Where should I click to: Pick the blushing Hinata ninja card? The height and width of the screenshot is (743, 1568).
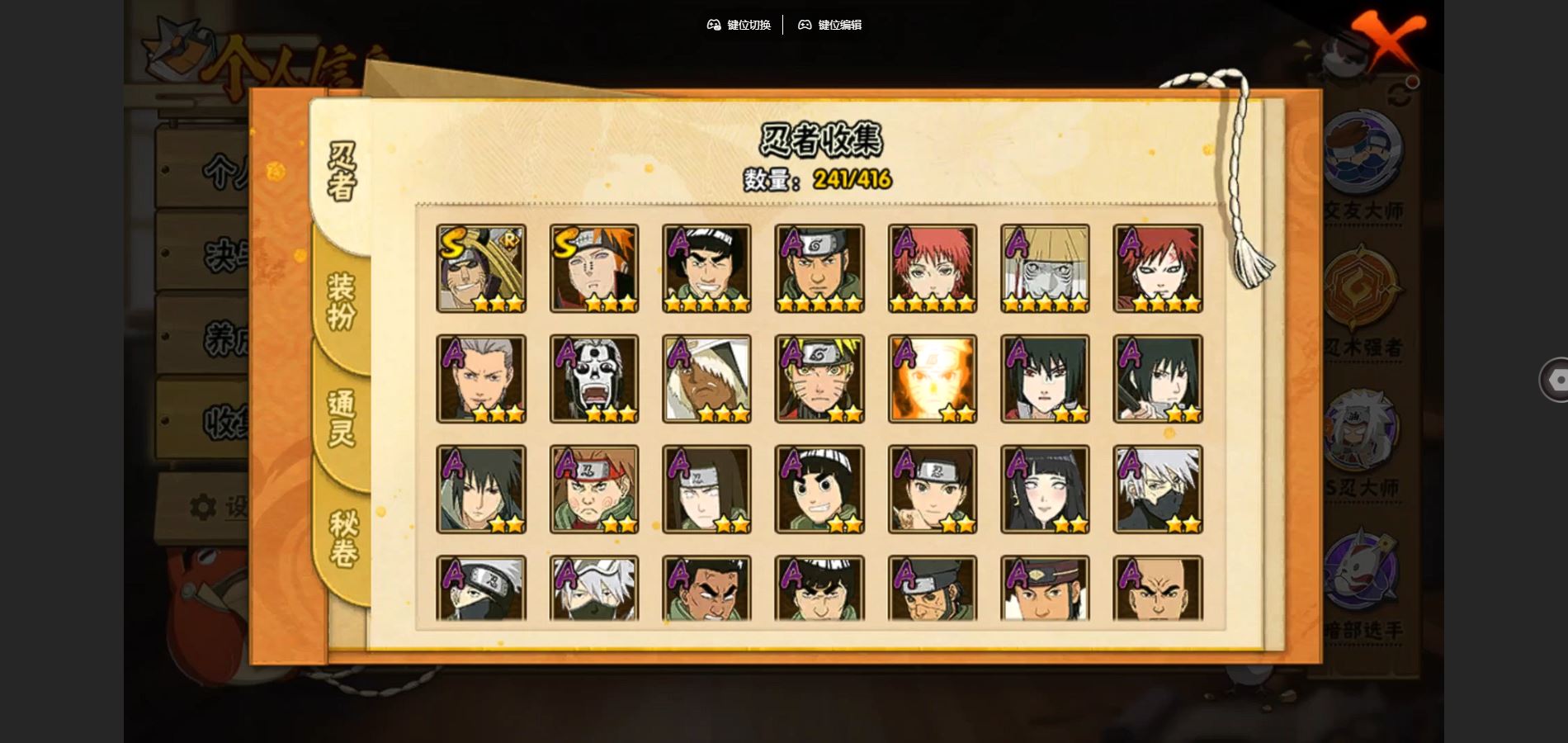click(1045, 490)
